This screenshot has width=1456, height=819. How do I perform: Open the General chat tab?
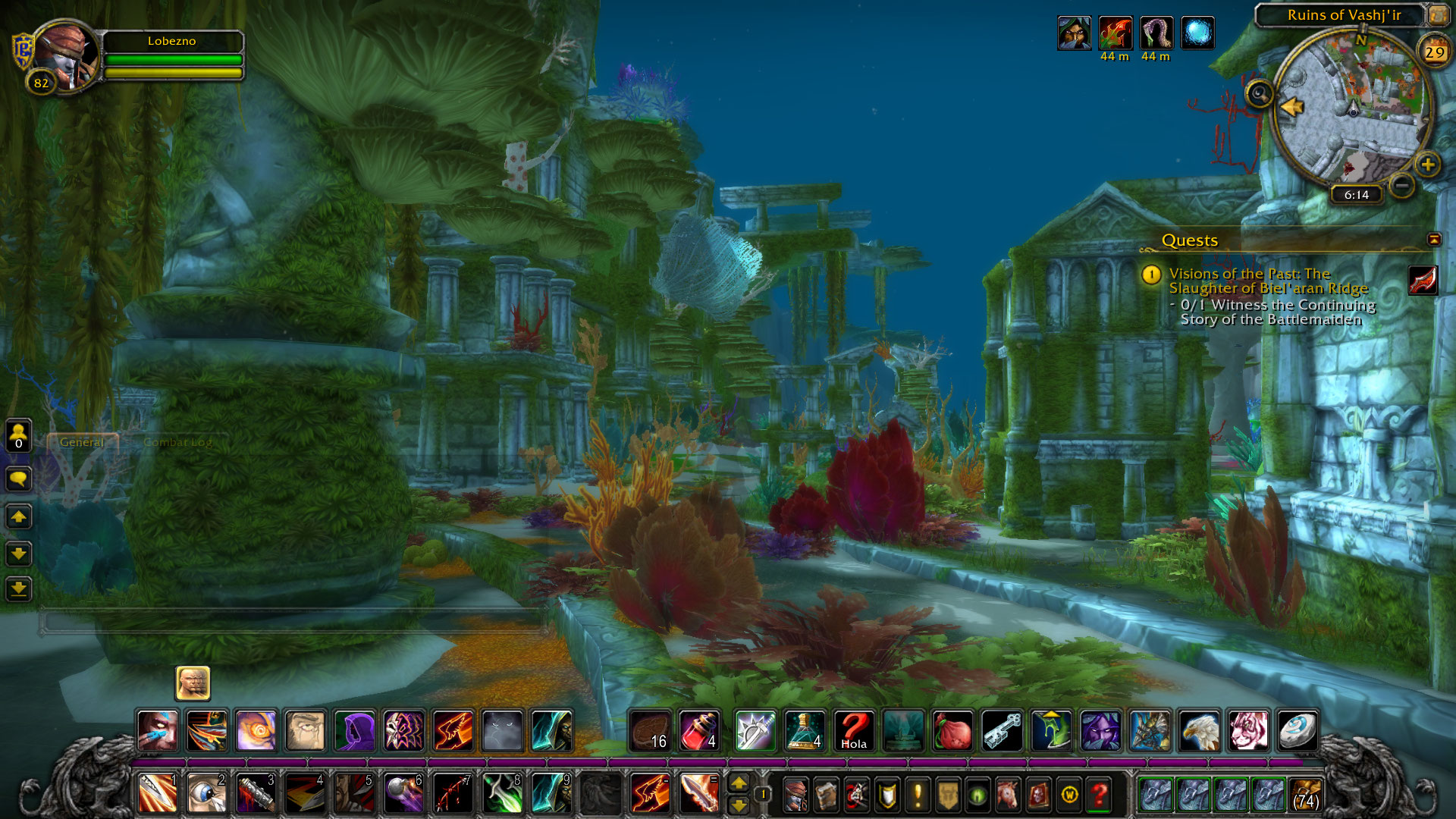point(82,442)
